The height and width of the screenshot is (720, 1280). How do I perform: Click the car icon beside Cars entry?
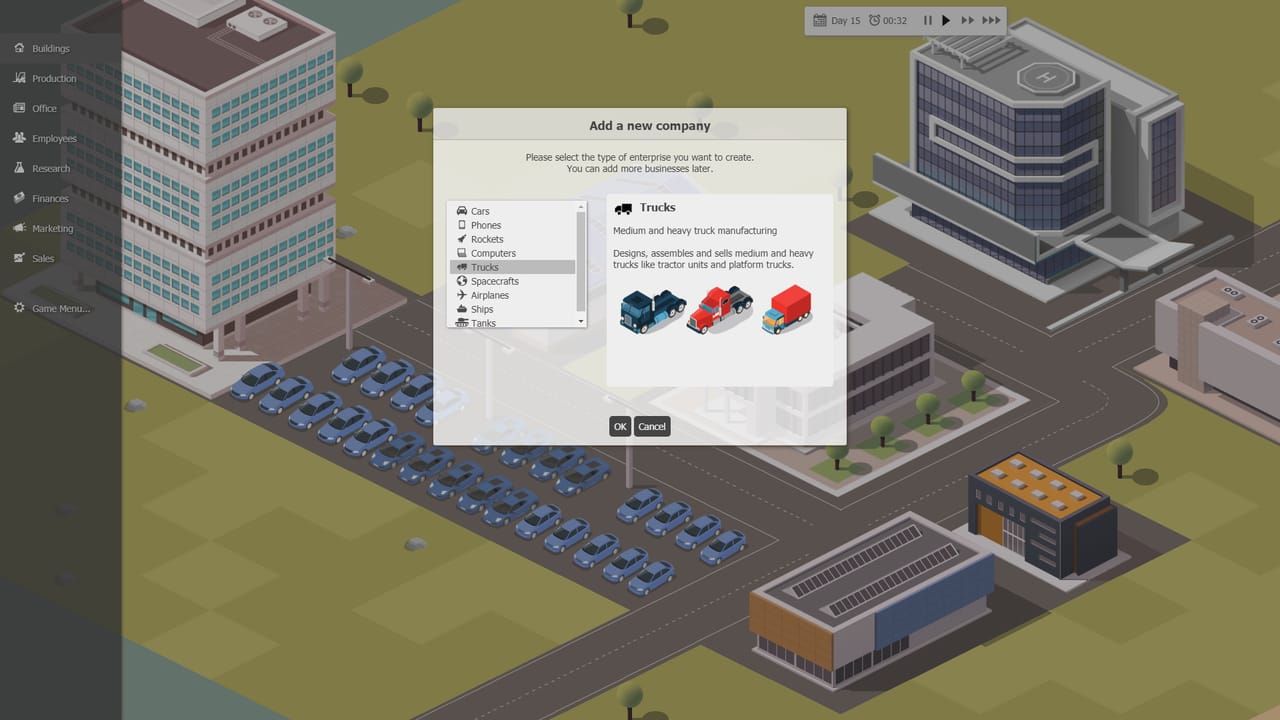click(x=462, y=211)
